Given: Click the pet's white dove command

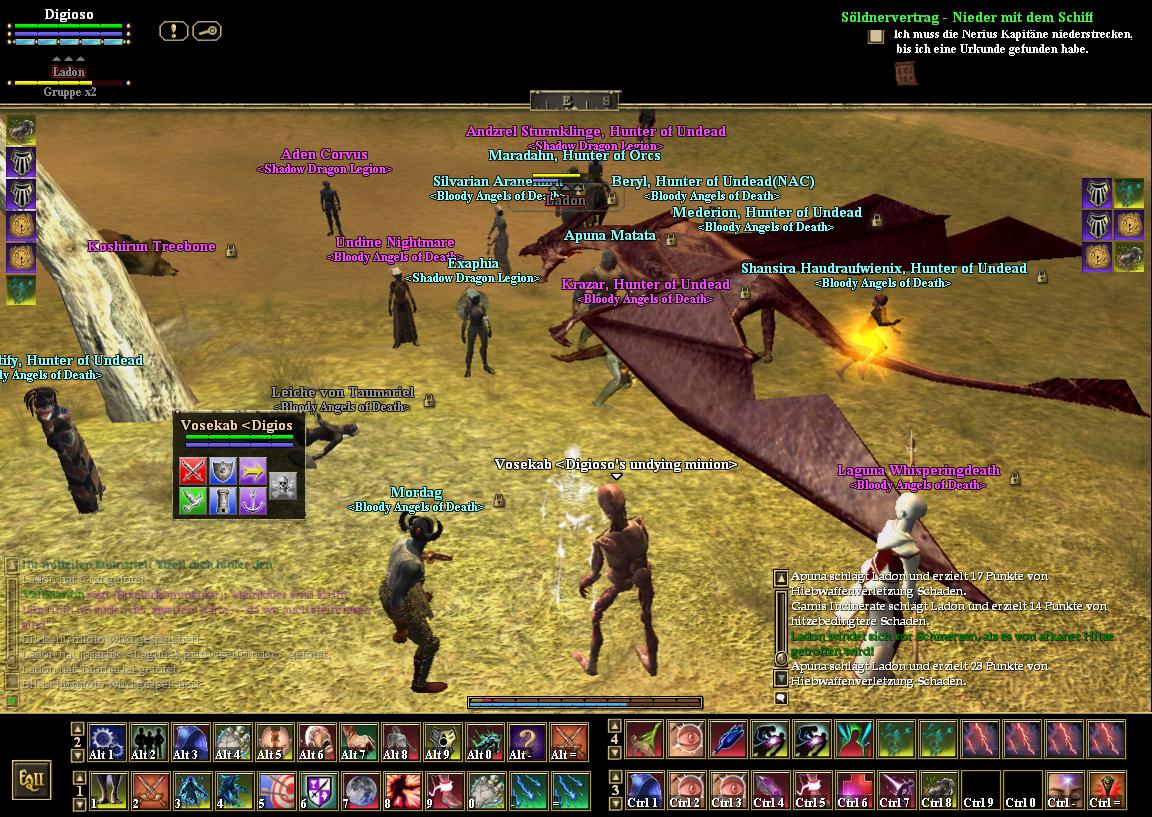Looking at the screenshot, I should tap(192, 501).
